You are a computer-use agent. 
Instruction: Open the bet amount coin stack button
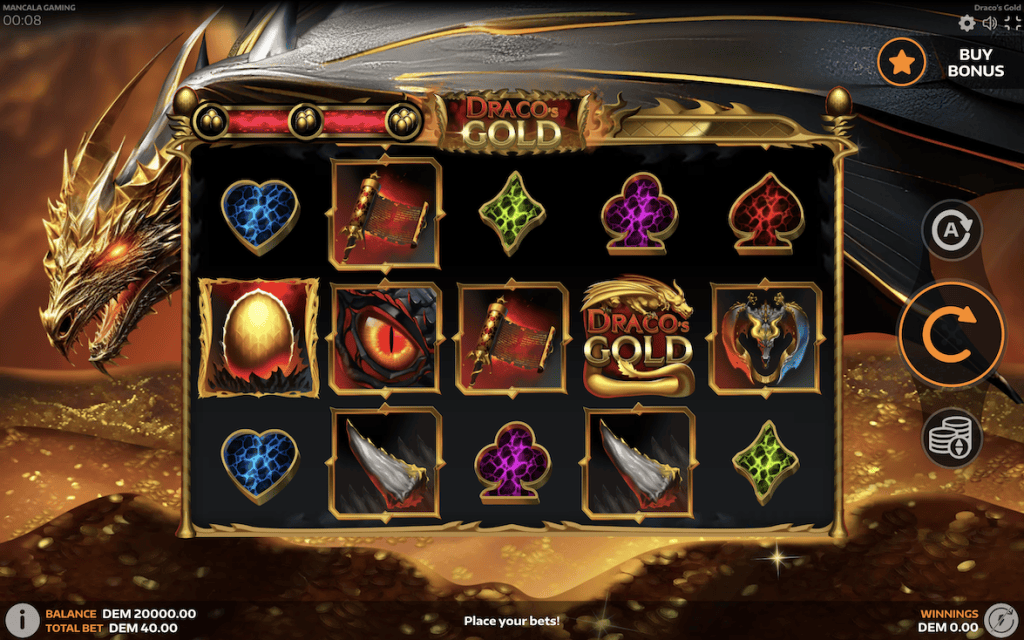tap(951, 439)
